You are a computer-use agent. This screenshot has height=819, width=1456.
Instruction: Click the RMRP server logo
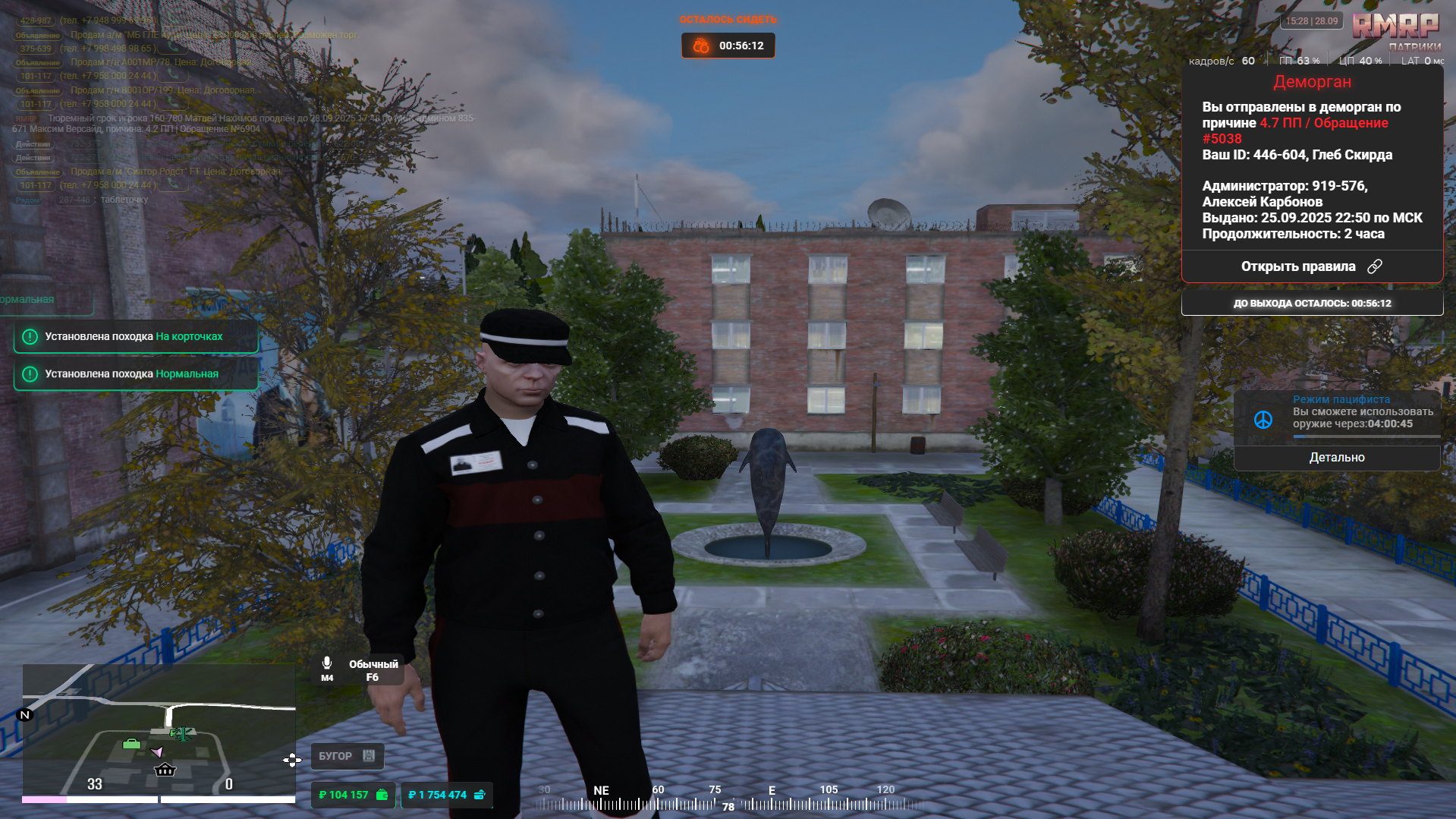pyautogui.click(x=1395, y=27)
